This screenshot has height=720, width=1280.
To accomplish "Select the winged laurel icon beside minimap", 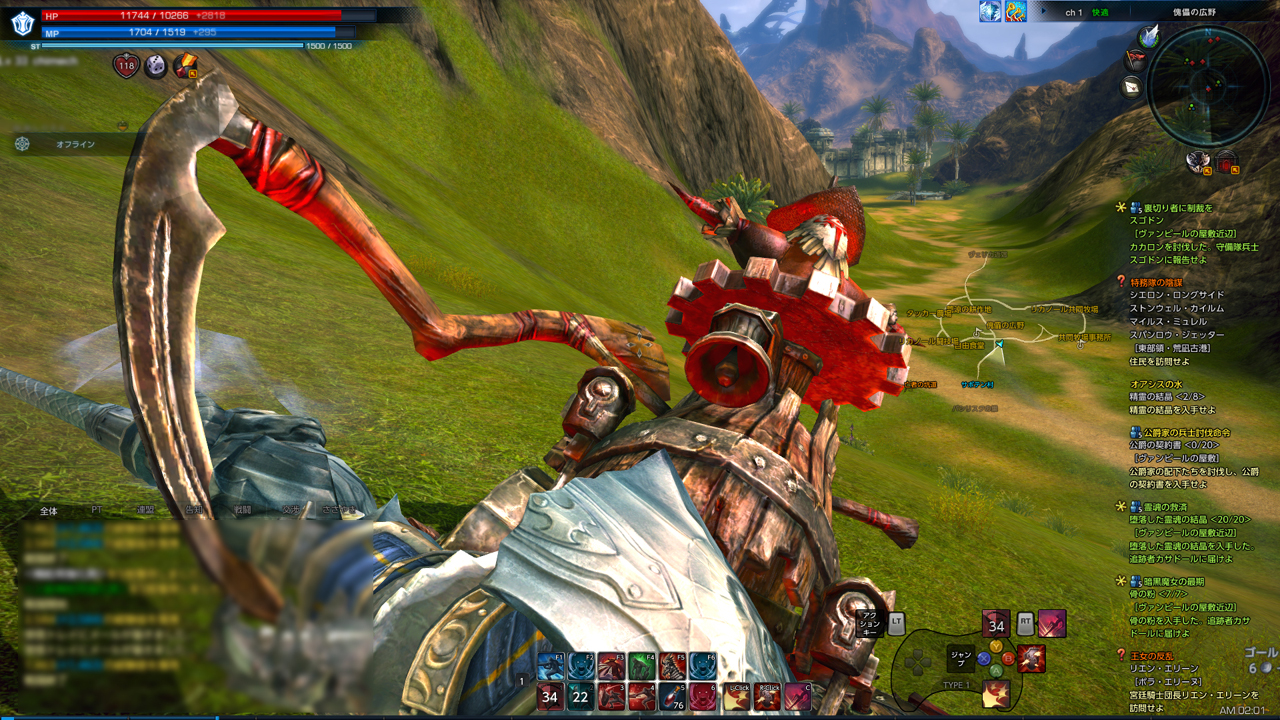I will [x=1149, y=35].
